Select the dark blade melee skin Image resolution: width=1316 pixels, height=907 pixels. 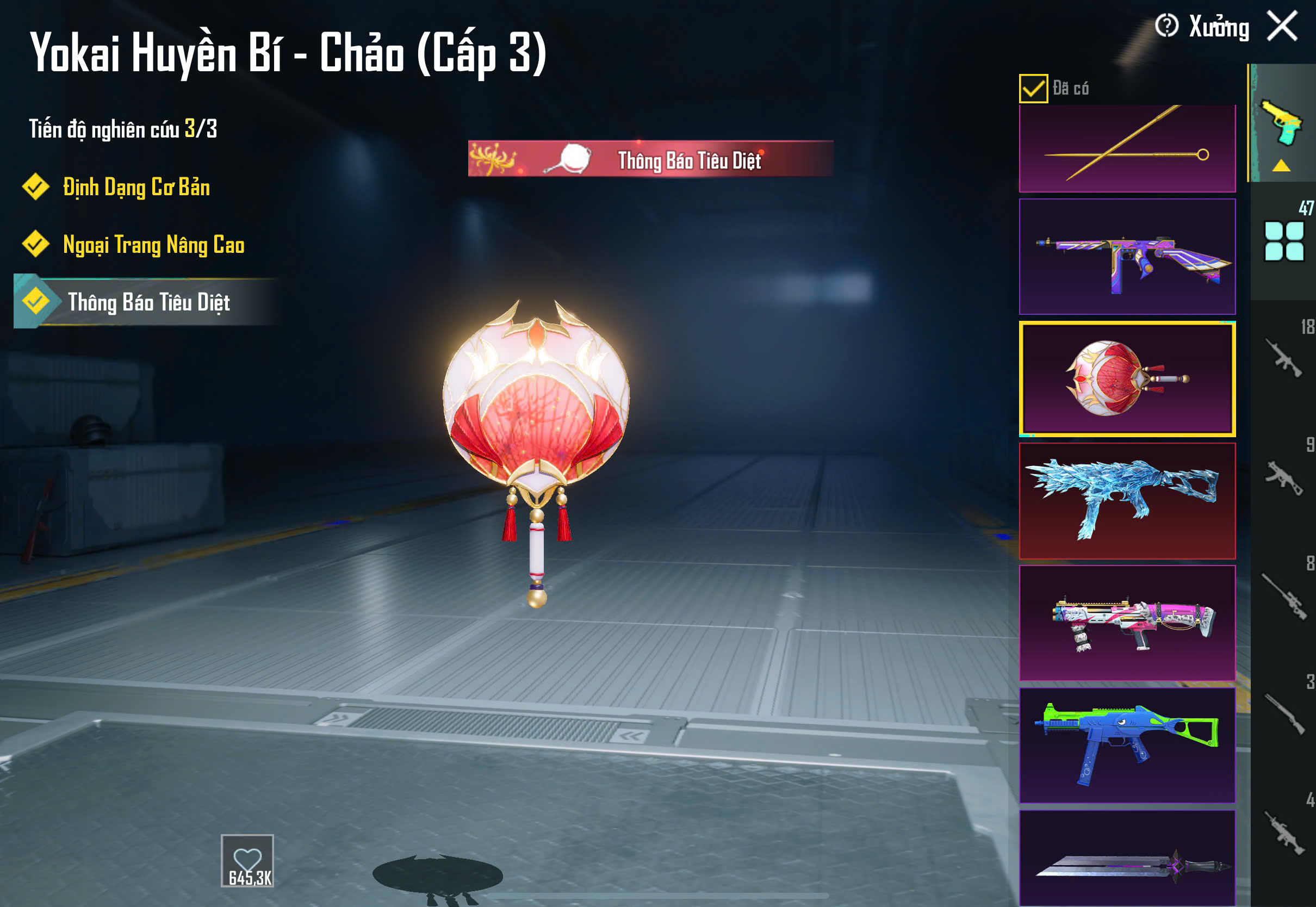(1127, 858)
